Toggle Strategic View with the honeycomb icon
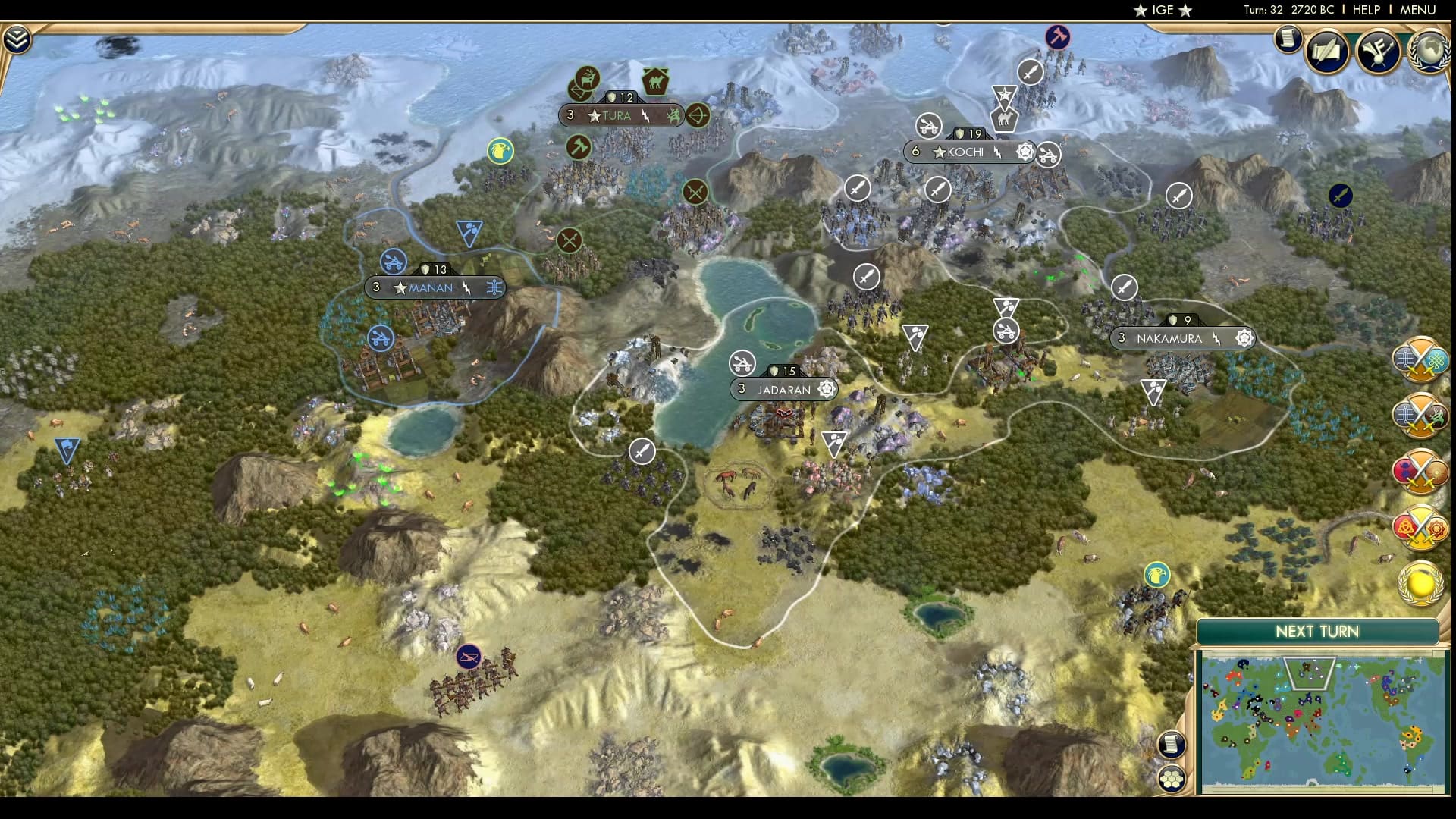This screenshot has width=1456, height=819. tap(1172, 778)
